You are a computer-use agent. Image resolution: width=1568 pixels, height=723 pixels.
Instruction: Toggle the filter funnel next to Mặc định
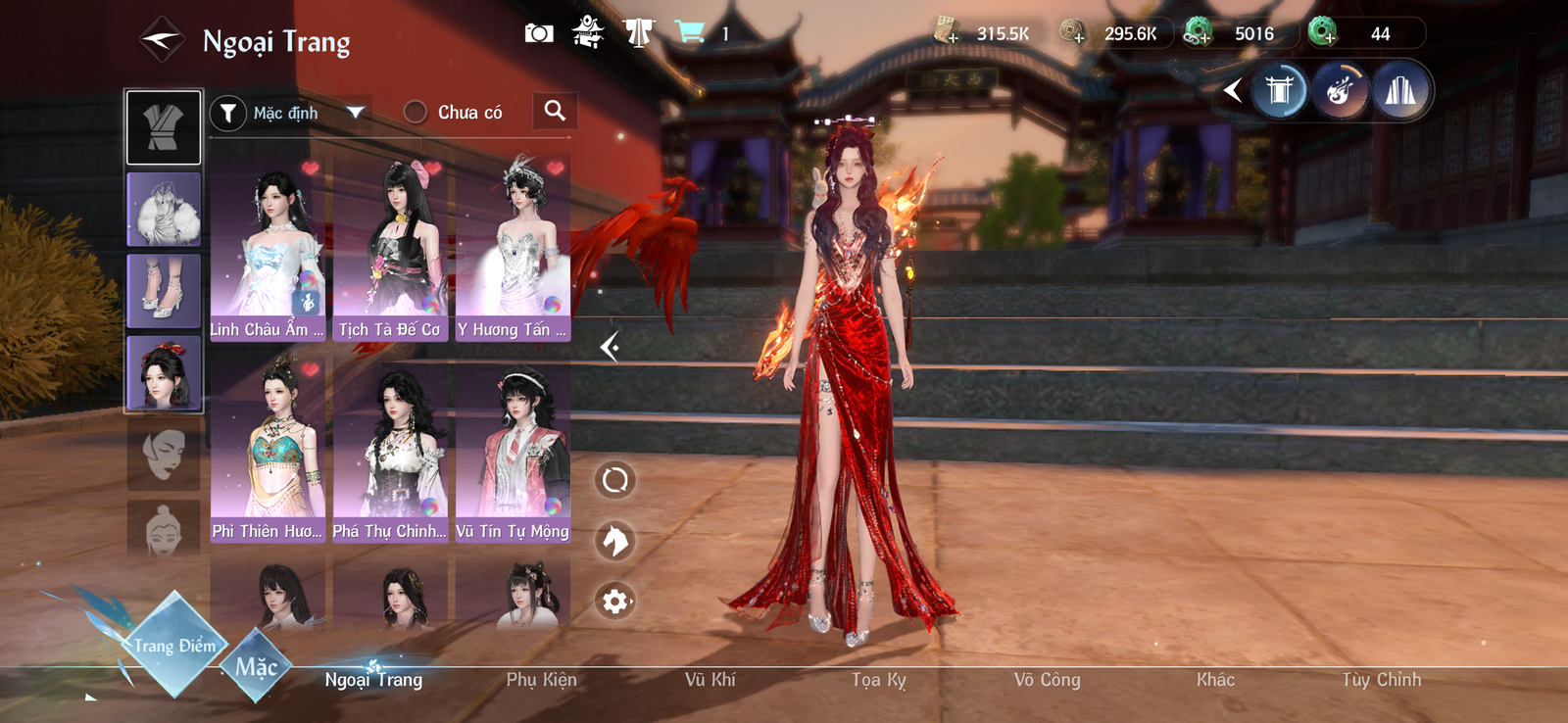(227, 112)
